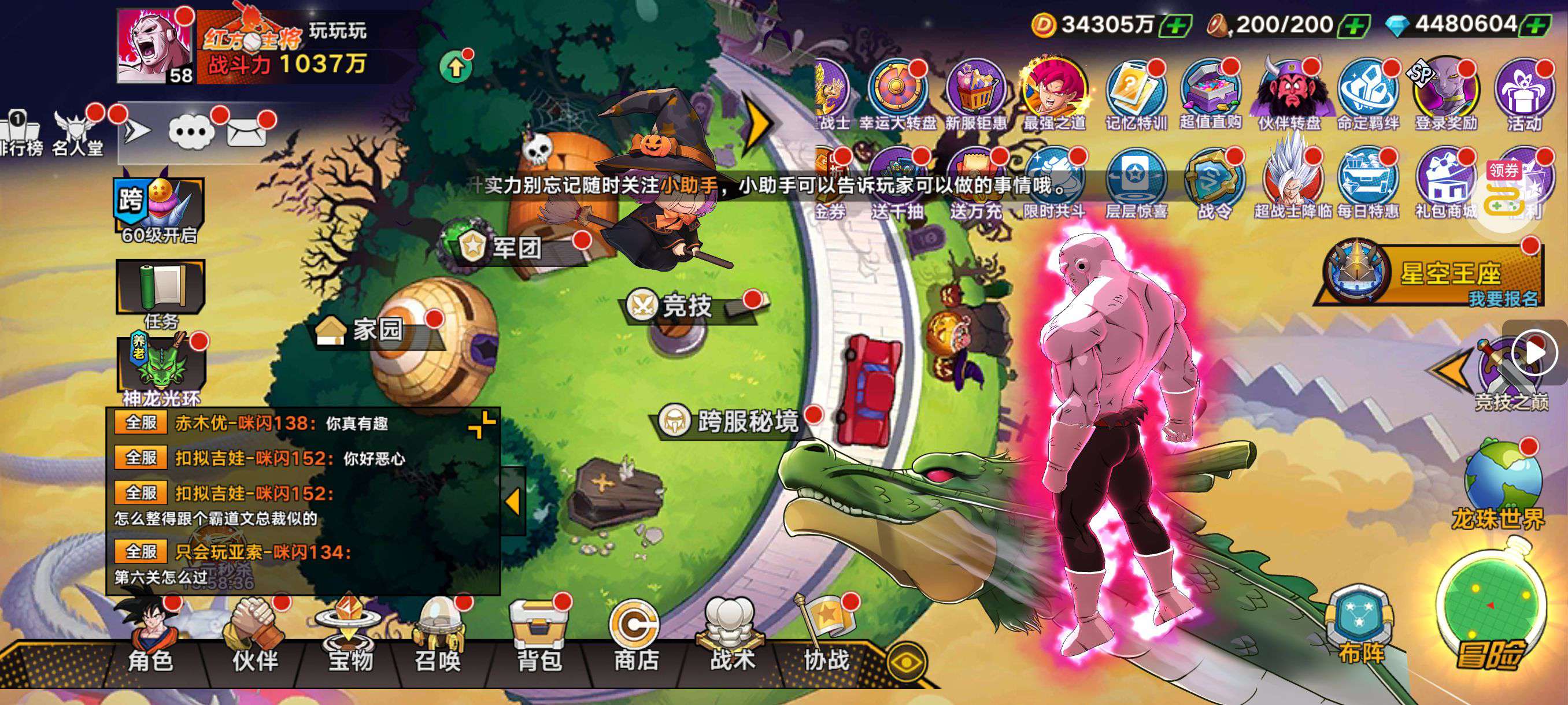Open the 背包 backpack
Image resolution: width=1568 pixels, height=705 pixels.
point(539,639)
